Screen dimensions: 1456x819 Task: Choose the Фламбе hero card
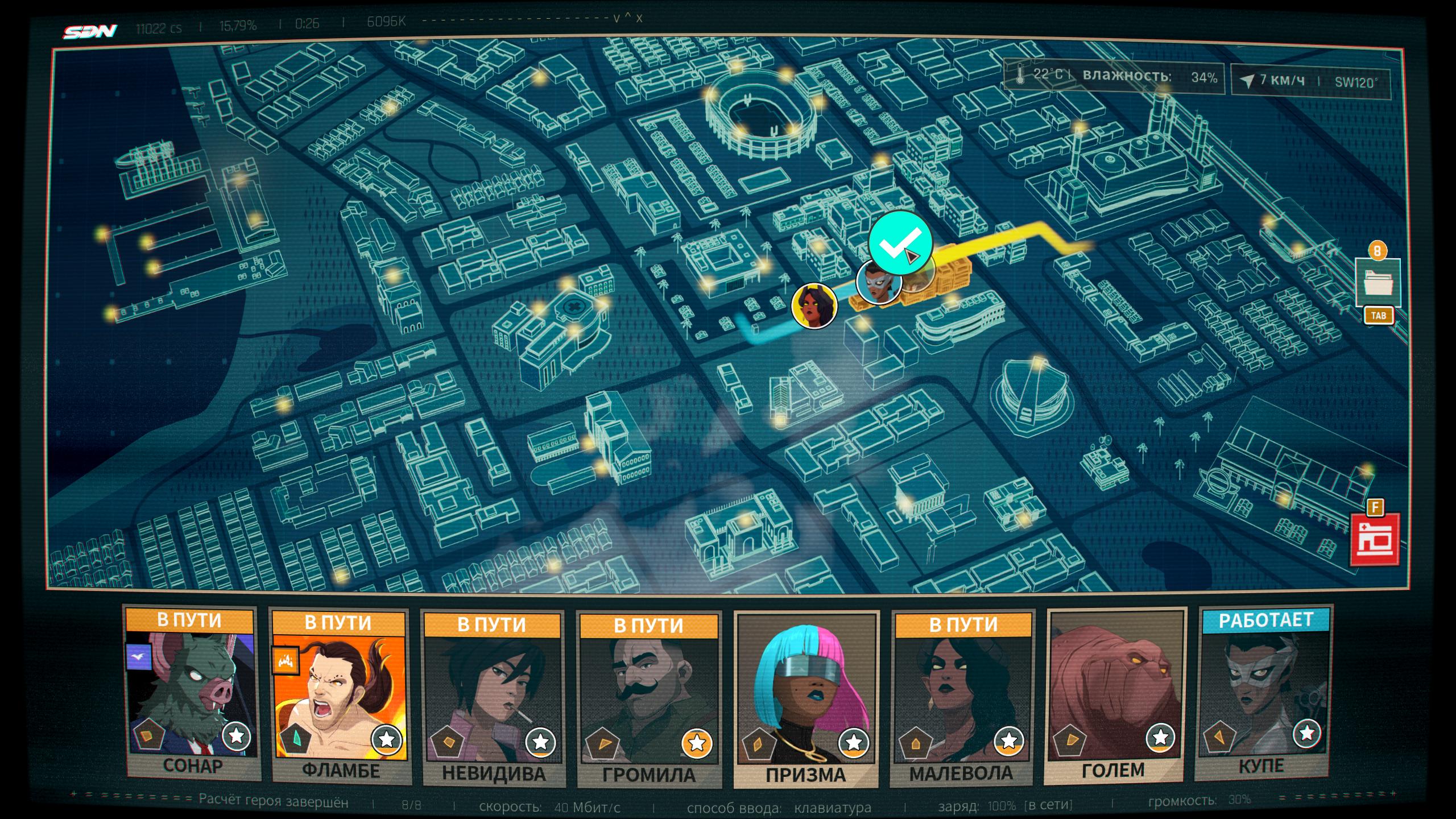pos(340,694)
